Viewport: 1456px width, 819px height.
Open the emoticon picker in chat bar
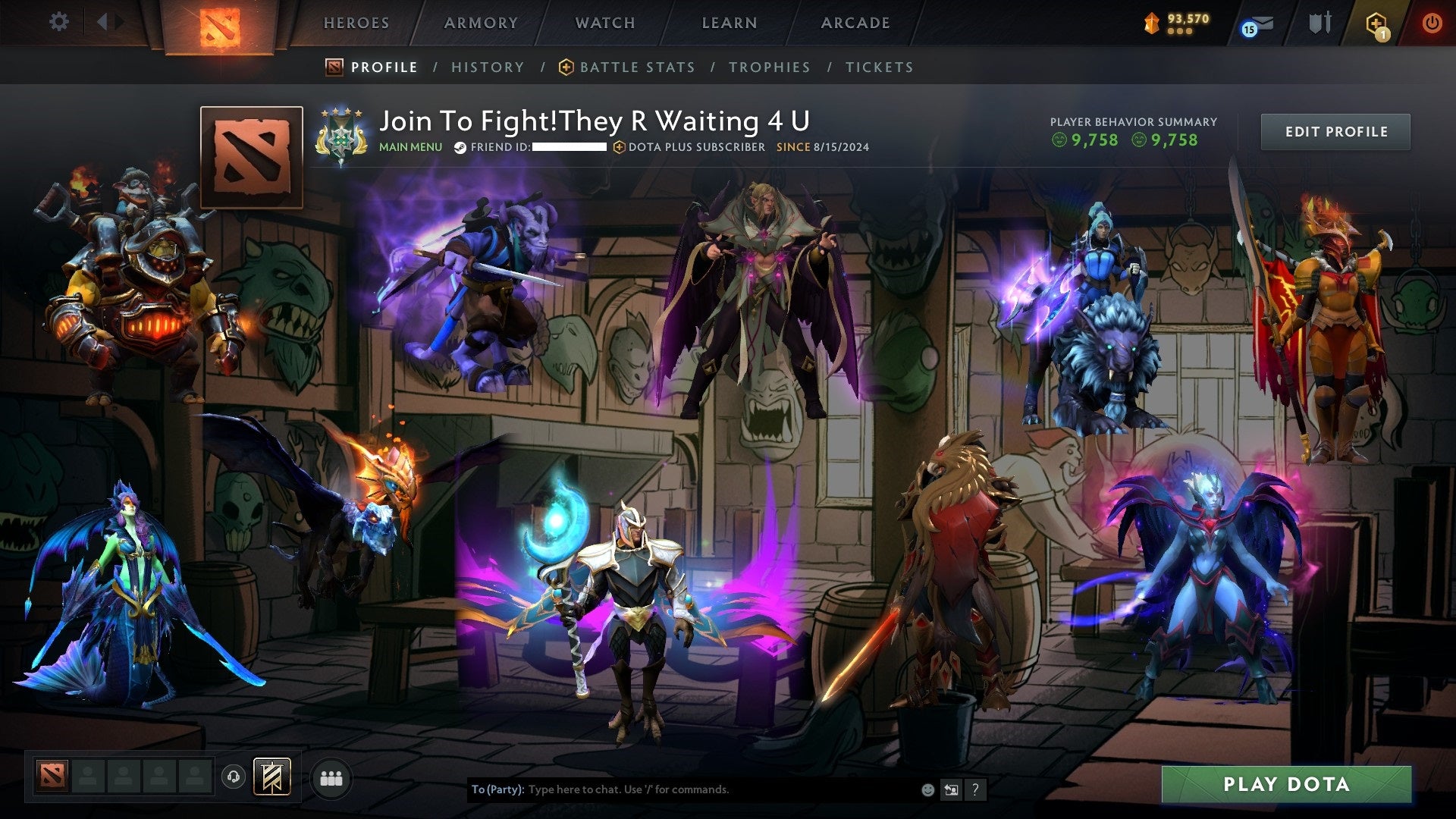(x=927, y=789)
